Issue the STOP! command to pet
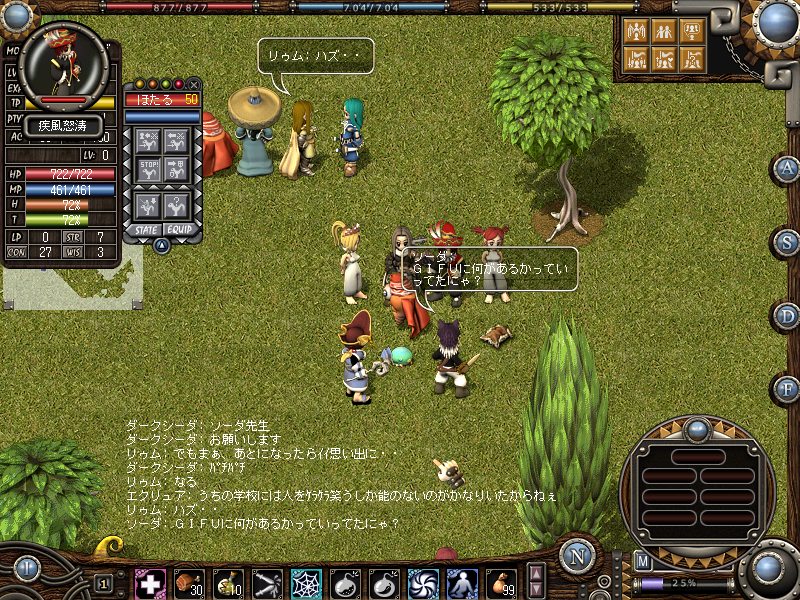 click(149, 167)
